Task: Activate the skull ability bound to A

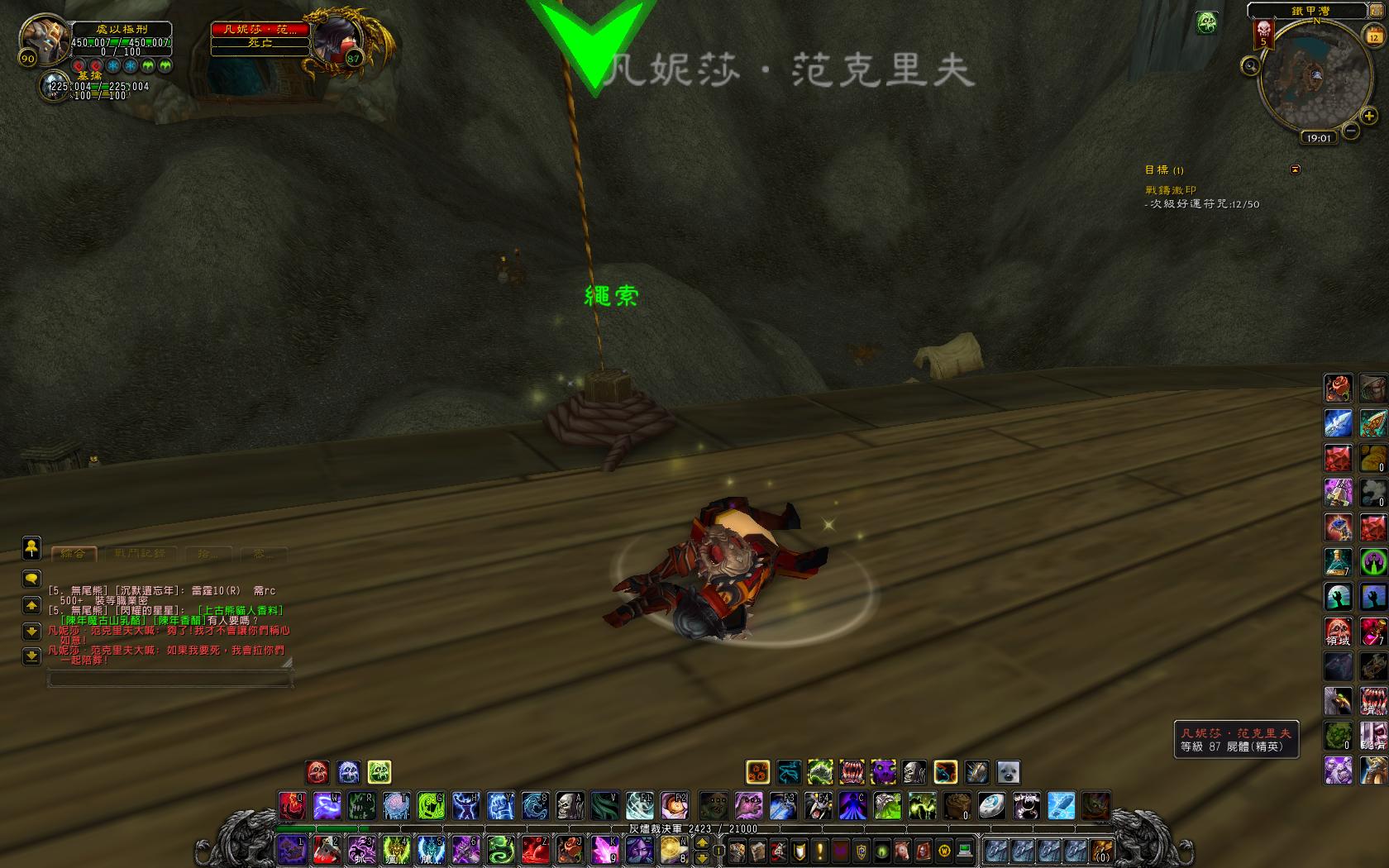Action: [x=570, y=804]
